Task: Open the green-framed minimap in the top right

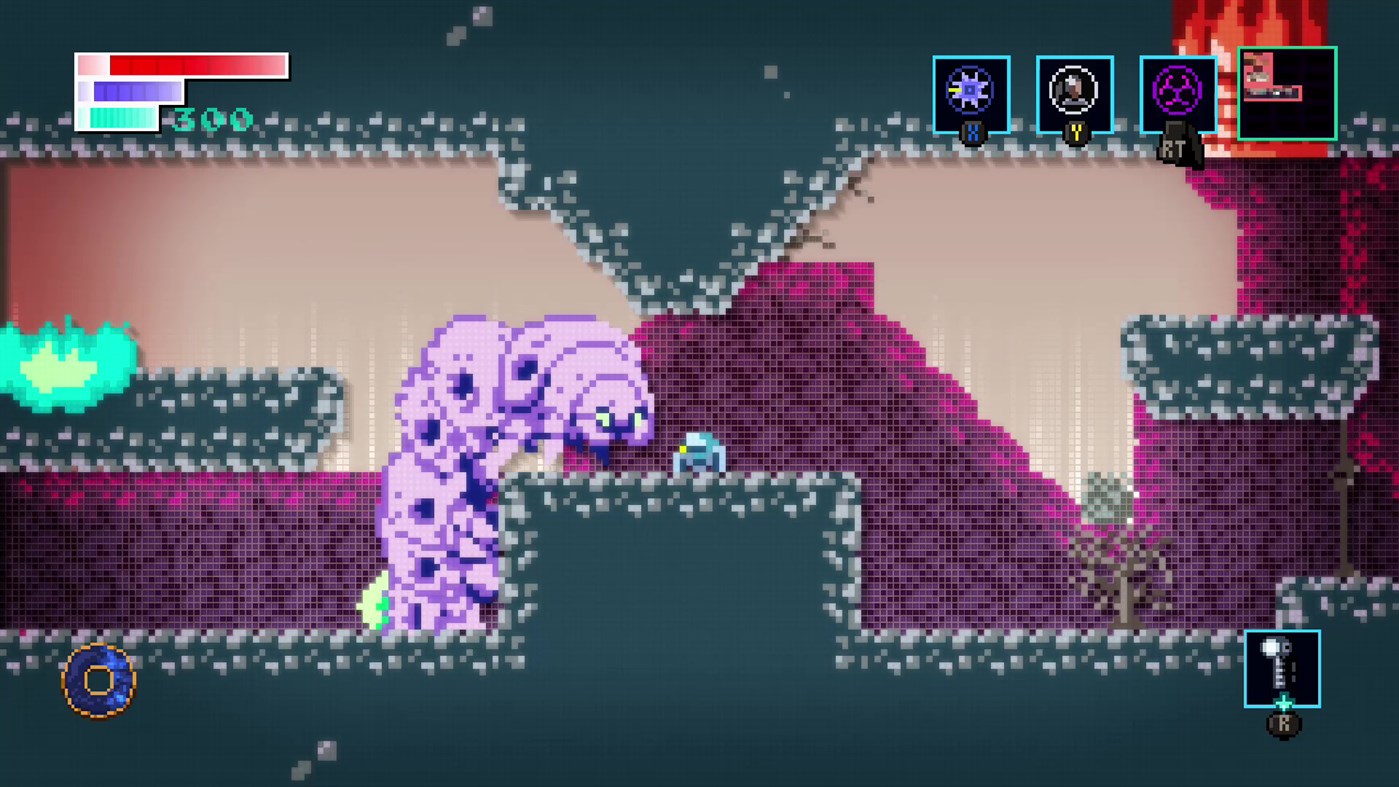Action: [1287, 92]
